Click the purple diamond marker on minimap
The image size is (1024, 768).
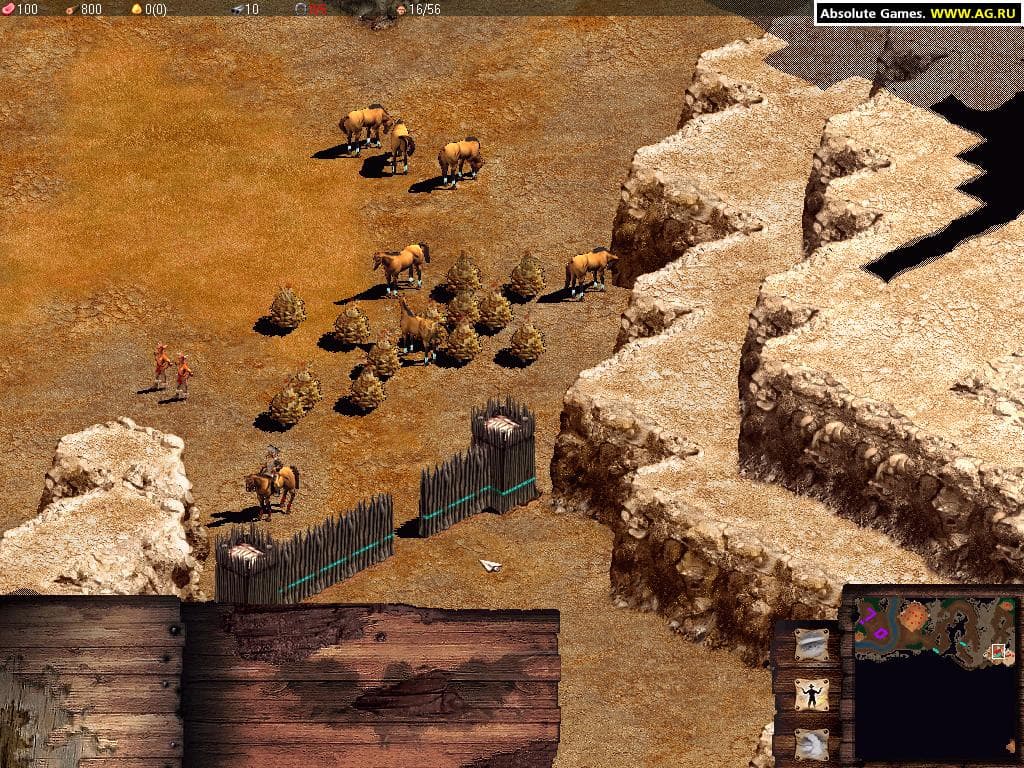881,633
